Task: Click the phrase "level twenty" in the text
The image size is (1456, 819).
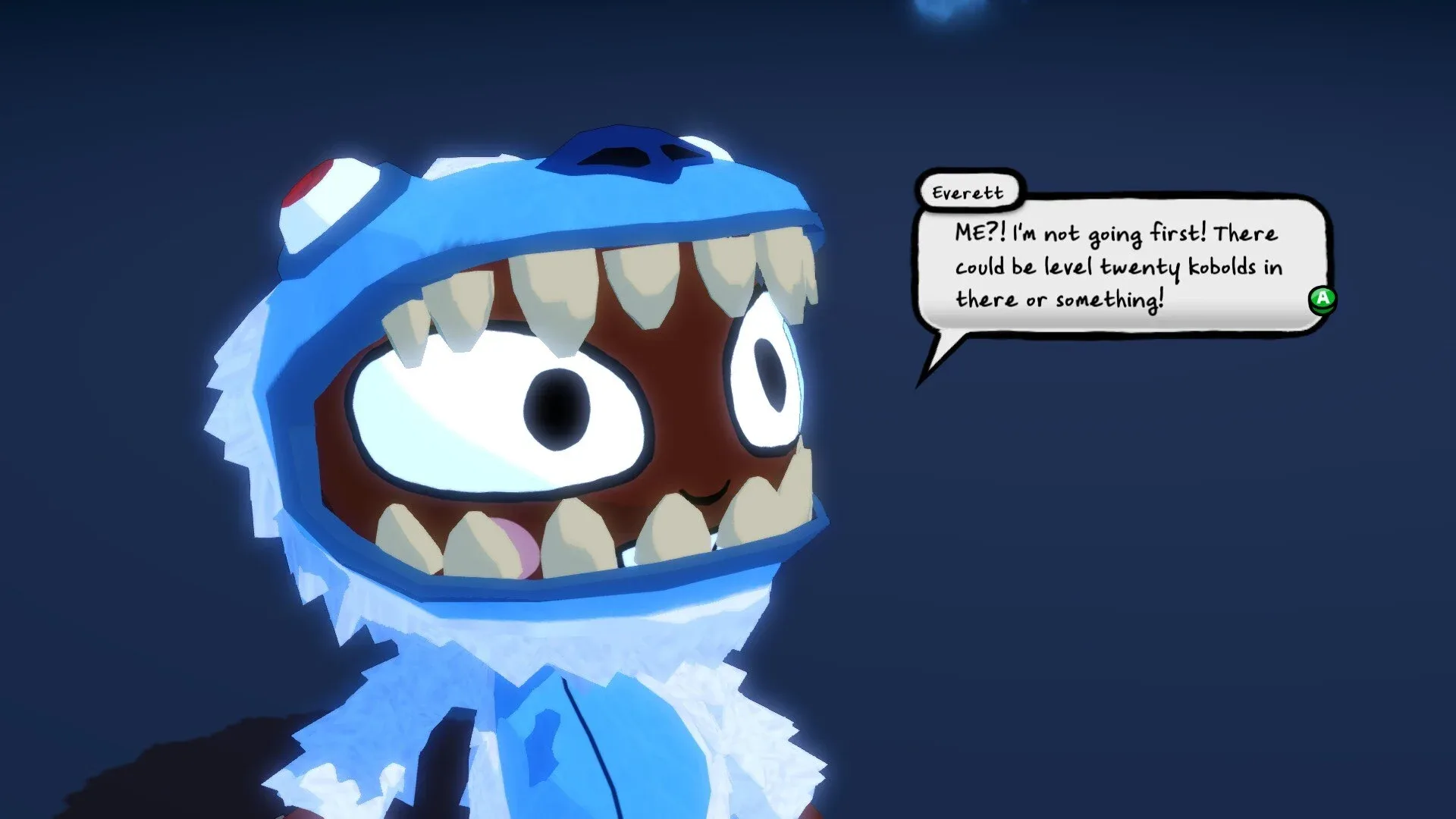Action: tap(1115, 267)
